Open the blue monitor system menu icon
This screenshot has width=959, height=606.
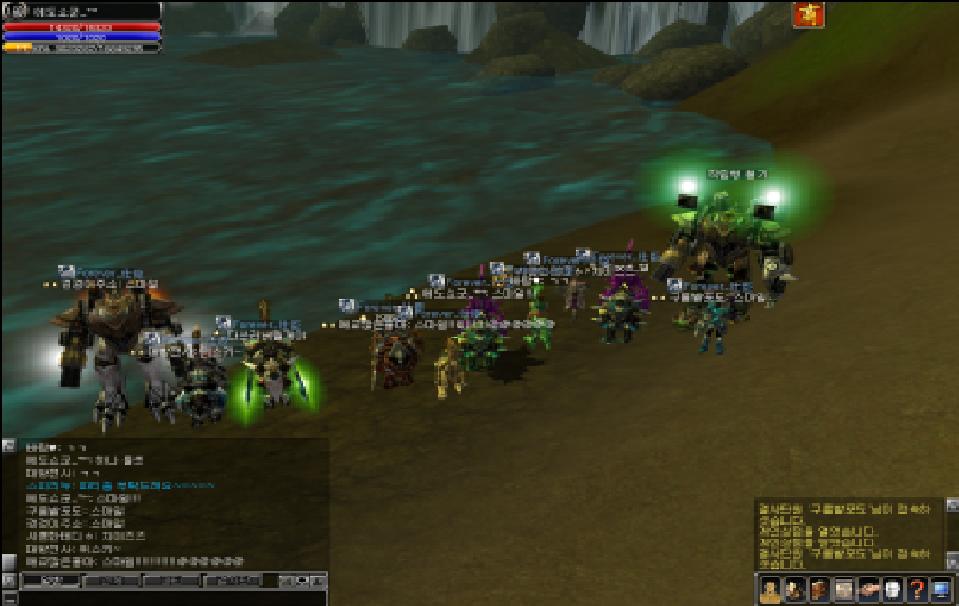point(941,589)
